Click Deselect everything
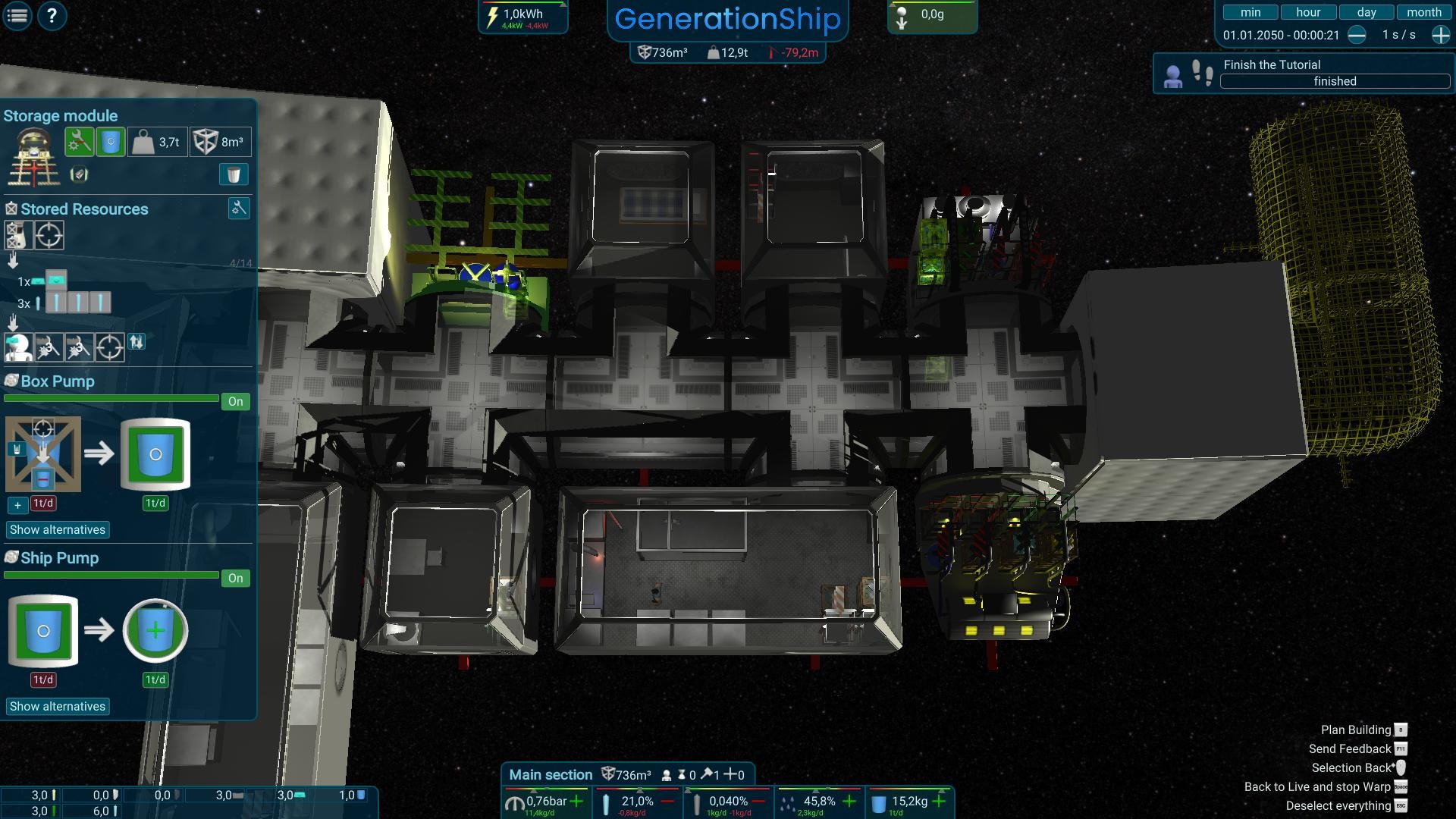1456x819 pixels. click(1339, 805)
